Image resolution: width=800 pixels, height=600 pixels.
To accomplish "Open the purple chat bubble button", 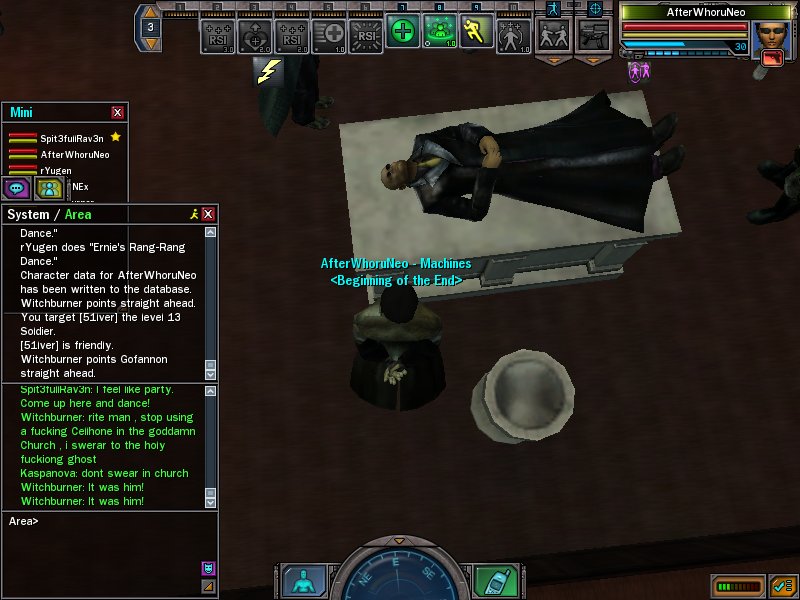I will 17,188.
